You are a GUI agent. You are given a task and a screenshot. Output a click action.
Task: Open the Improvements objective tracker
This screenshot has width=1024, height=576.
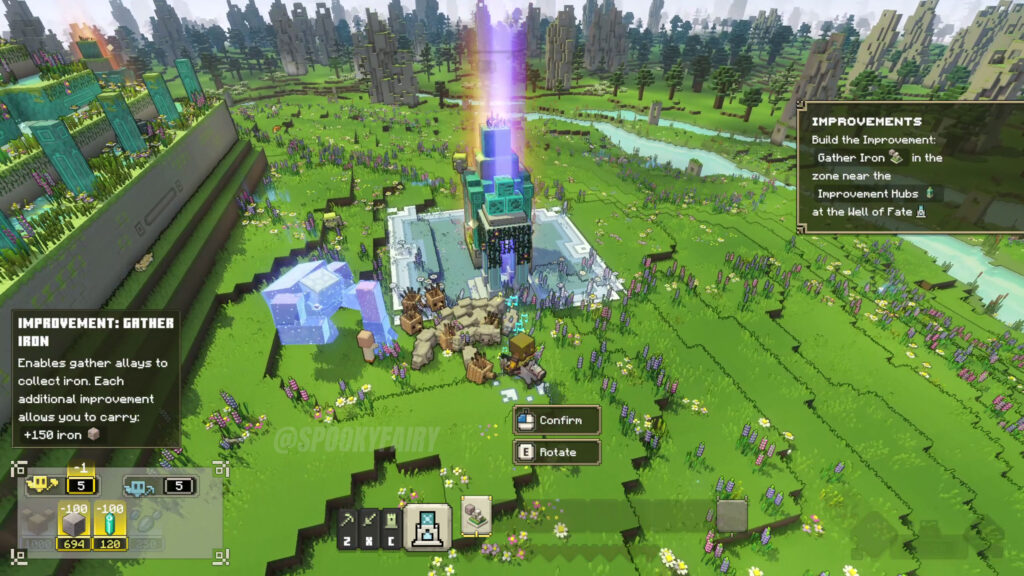click(x=906, y=167)
